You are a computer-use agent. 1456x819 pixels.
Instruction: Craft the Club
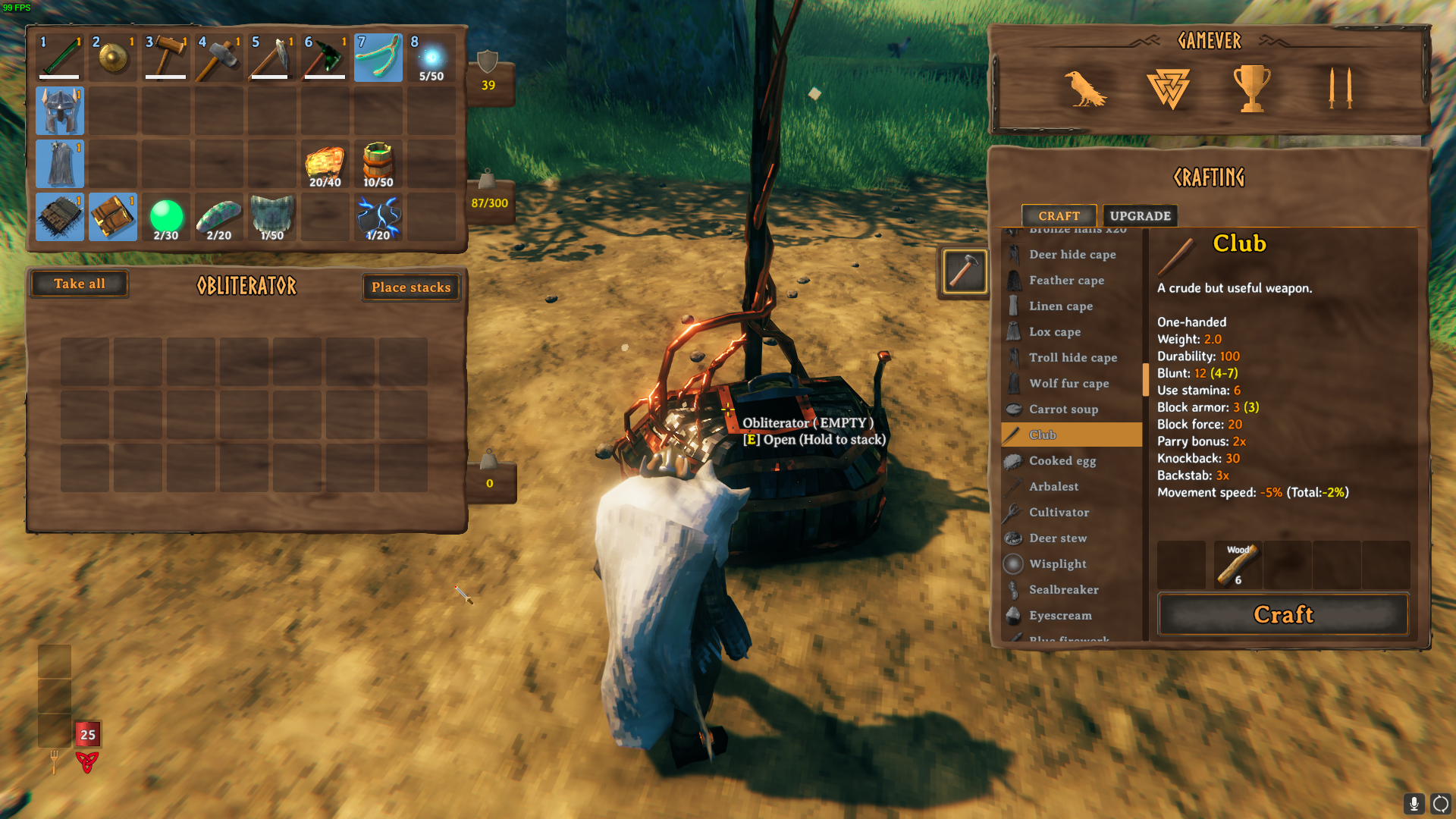(x=1282, y=614)
